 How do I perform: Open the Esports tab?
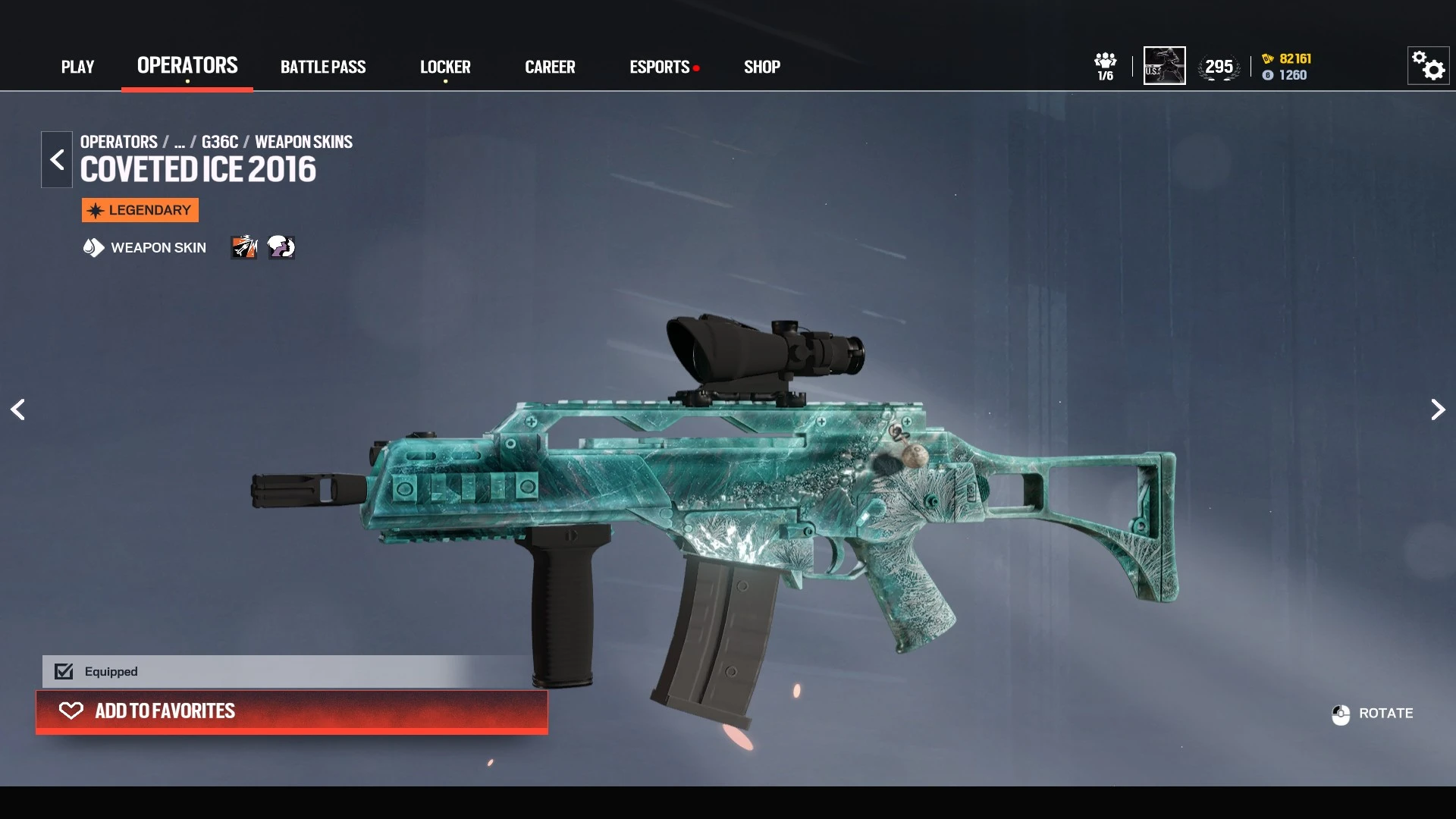click(x=660, y=67)
